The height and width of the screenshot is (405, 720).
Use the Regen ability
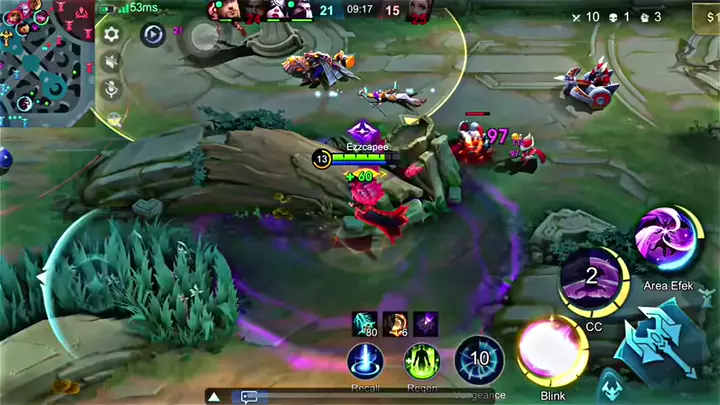tap(422, 362)
